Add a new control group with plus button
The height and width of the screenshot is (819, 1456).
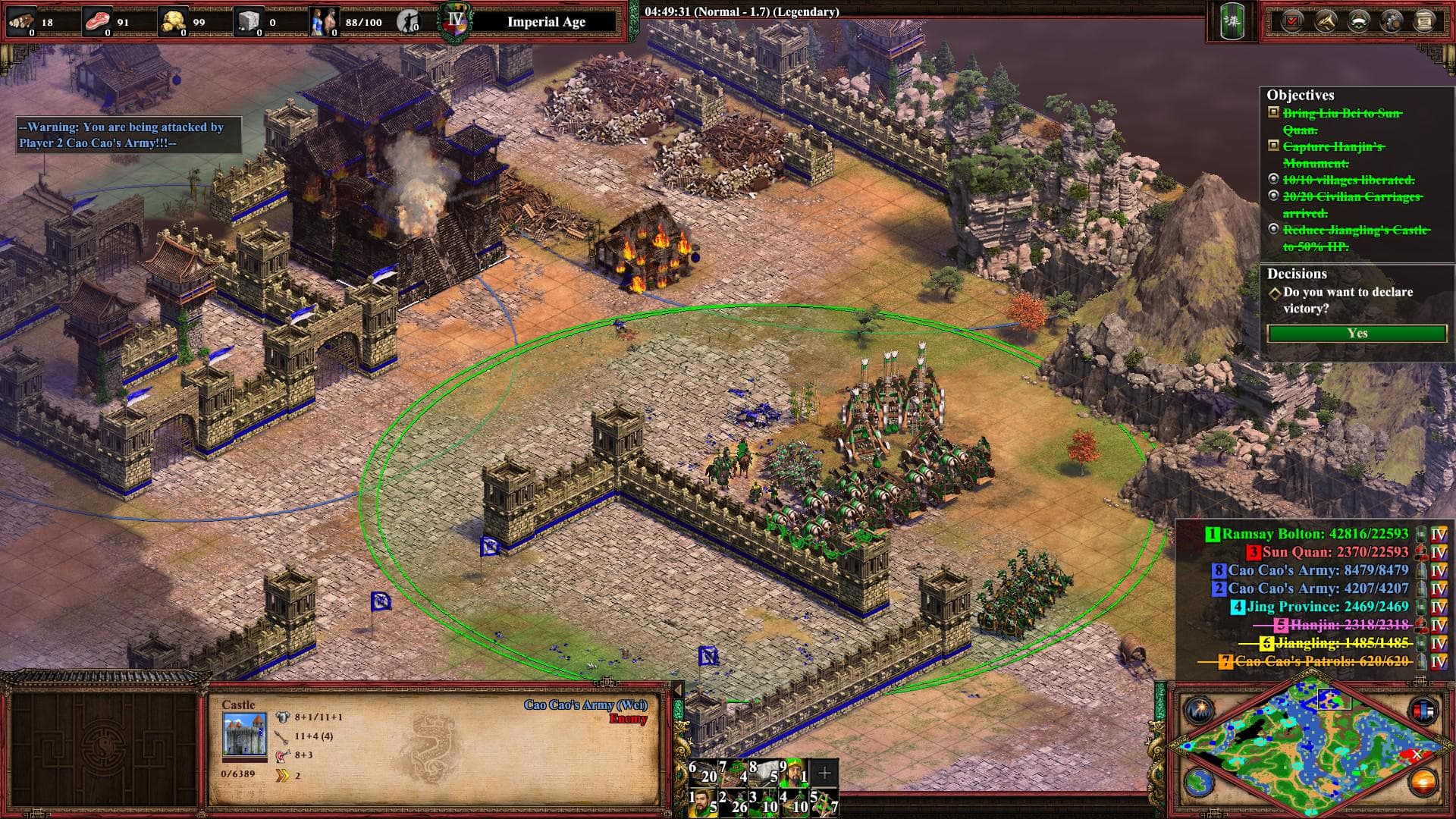coord(824,773)
